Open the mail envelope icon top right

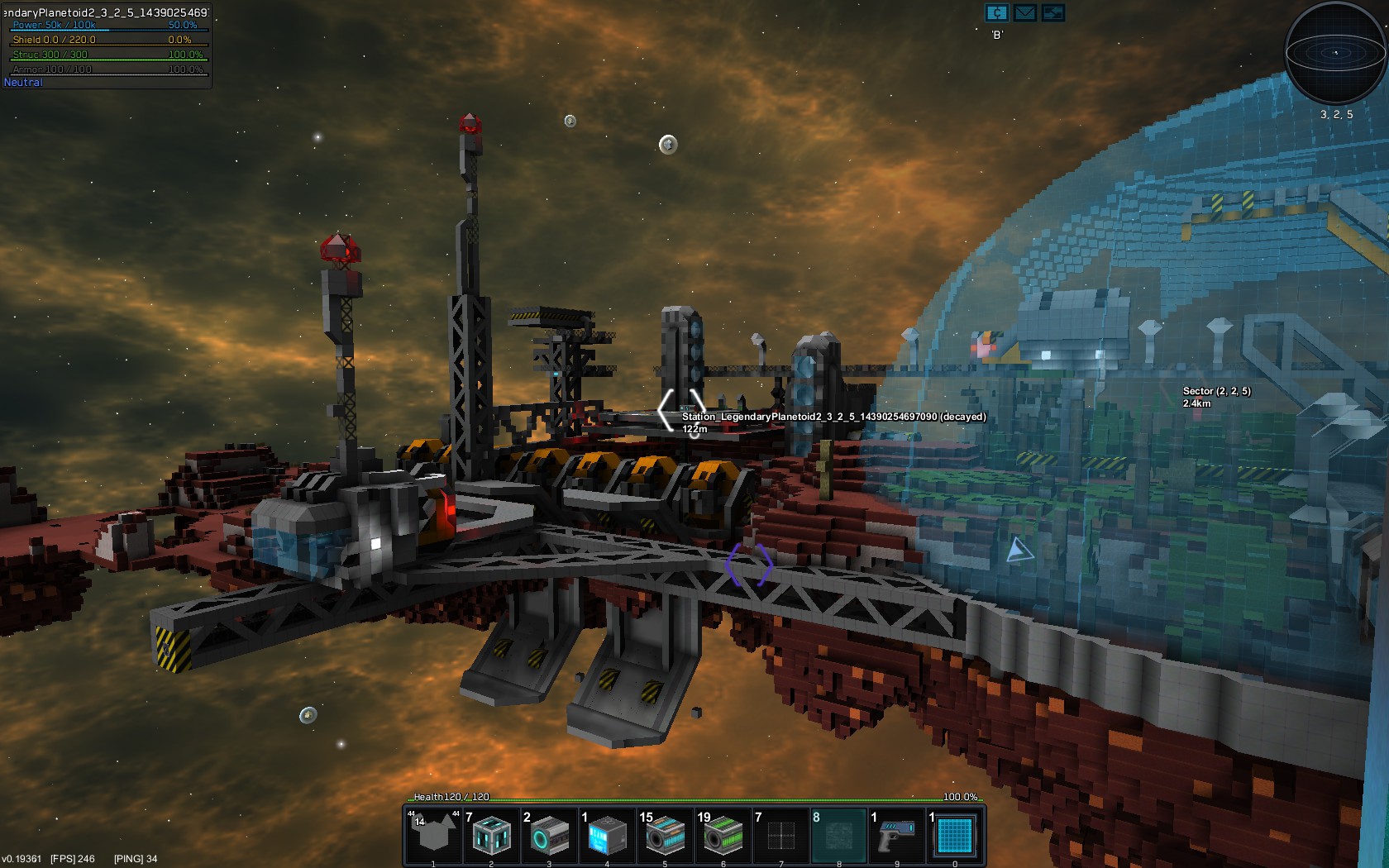click(x=1024, y=13)
